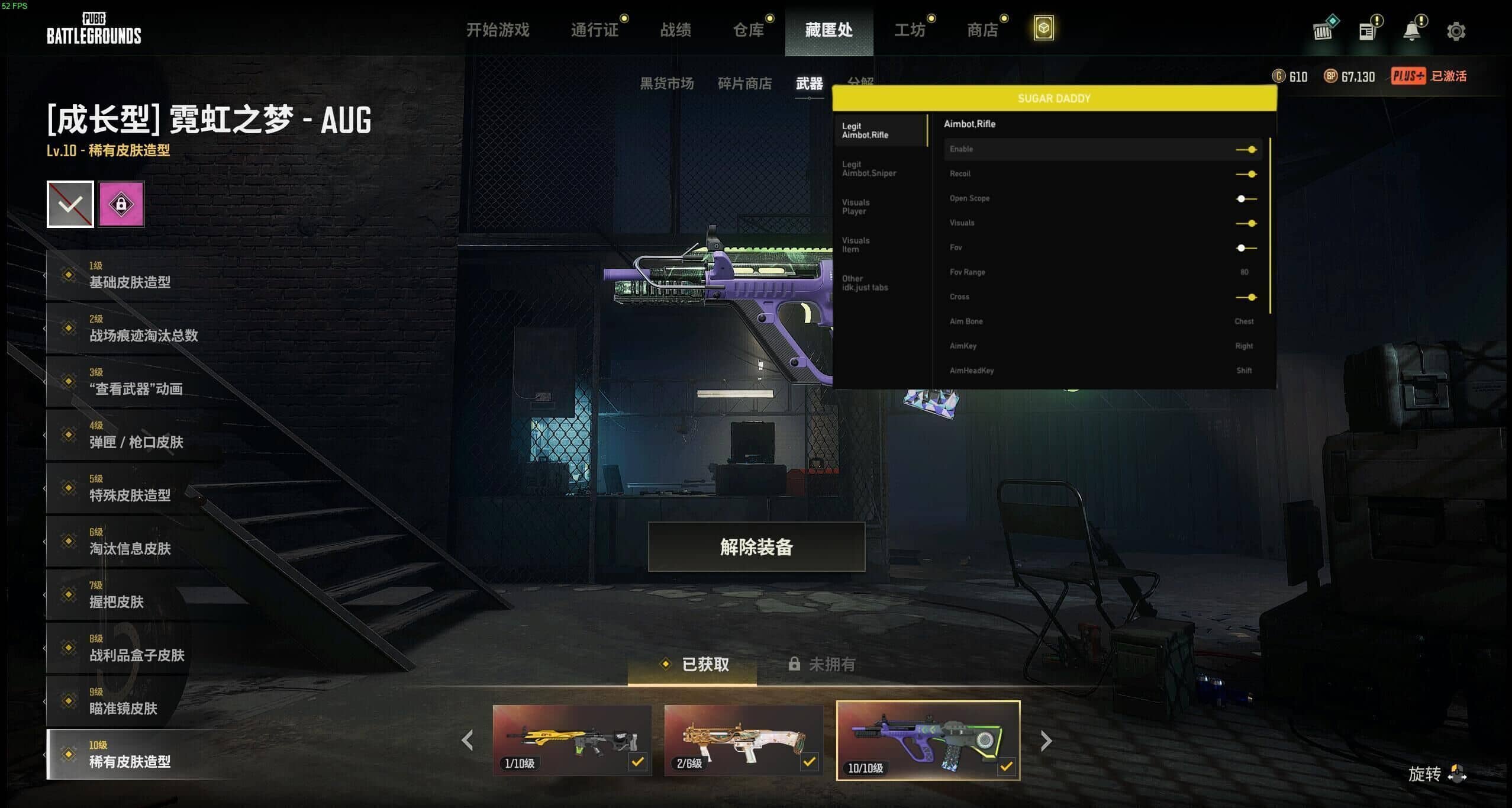Image resolution: width=1512 pixels, height=808 pixels.
Task: Open the 开始游戏 tab in top navigation
Action: coord(498,30)
